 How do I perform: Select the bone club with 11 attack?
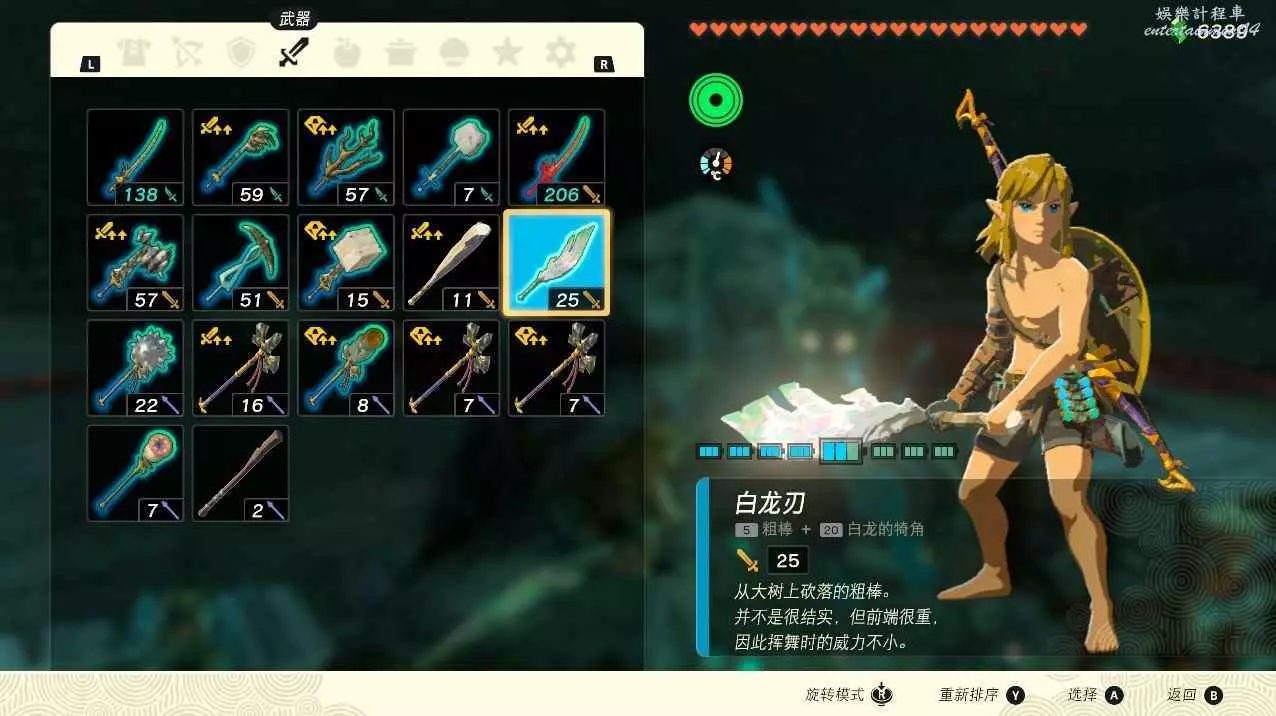451,263
